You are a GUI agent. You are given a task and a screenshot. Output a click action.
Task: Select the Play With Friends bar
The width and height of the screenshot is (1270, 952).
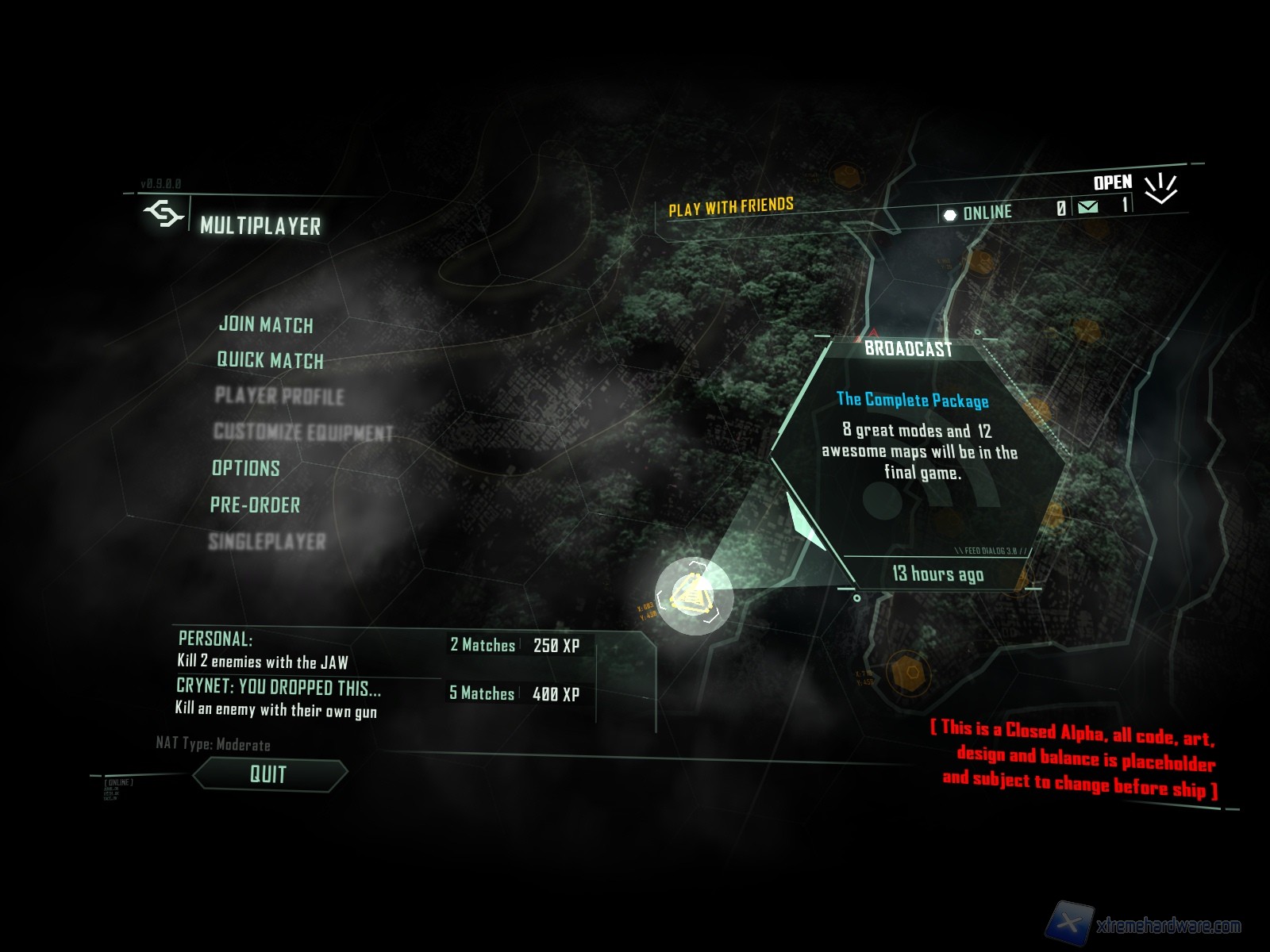point(731,208)
